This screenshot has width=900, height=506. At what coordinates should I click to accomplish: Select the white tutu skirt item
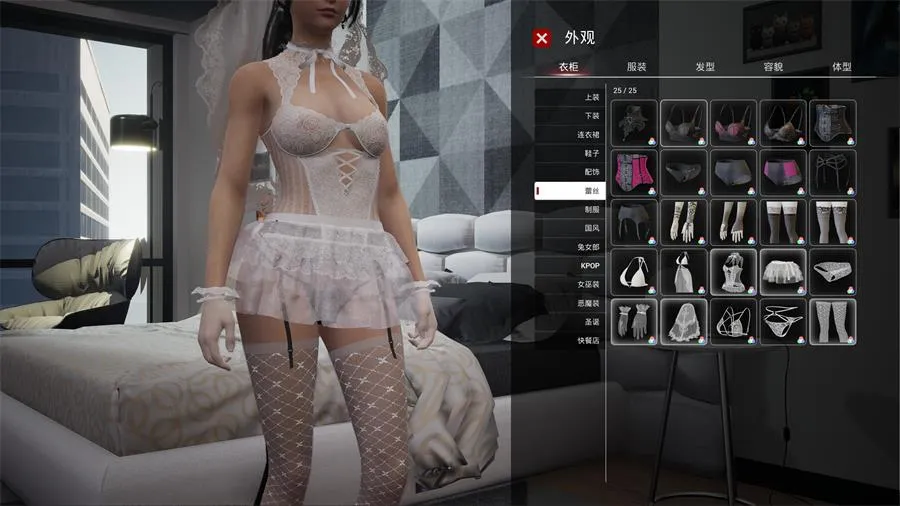pos(782,272)
